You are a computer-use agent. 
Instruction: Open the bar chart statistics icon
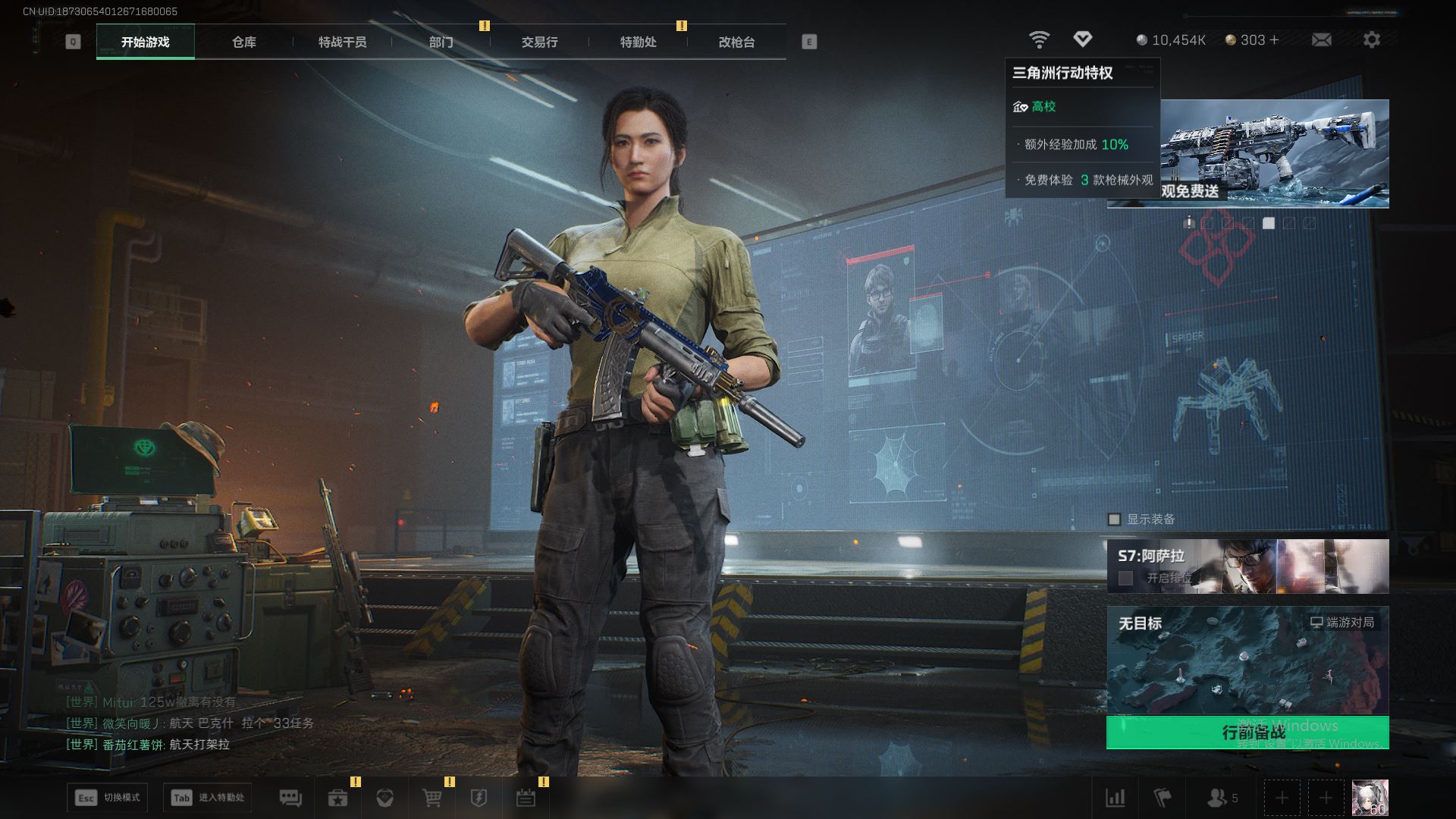[x=1115, y=798]
